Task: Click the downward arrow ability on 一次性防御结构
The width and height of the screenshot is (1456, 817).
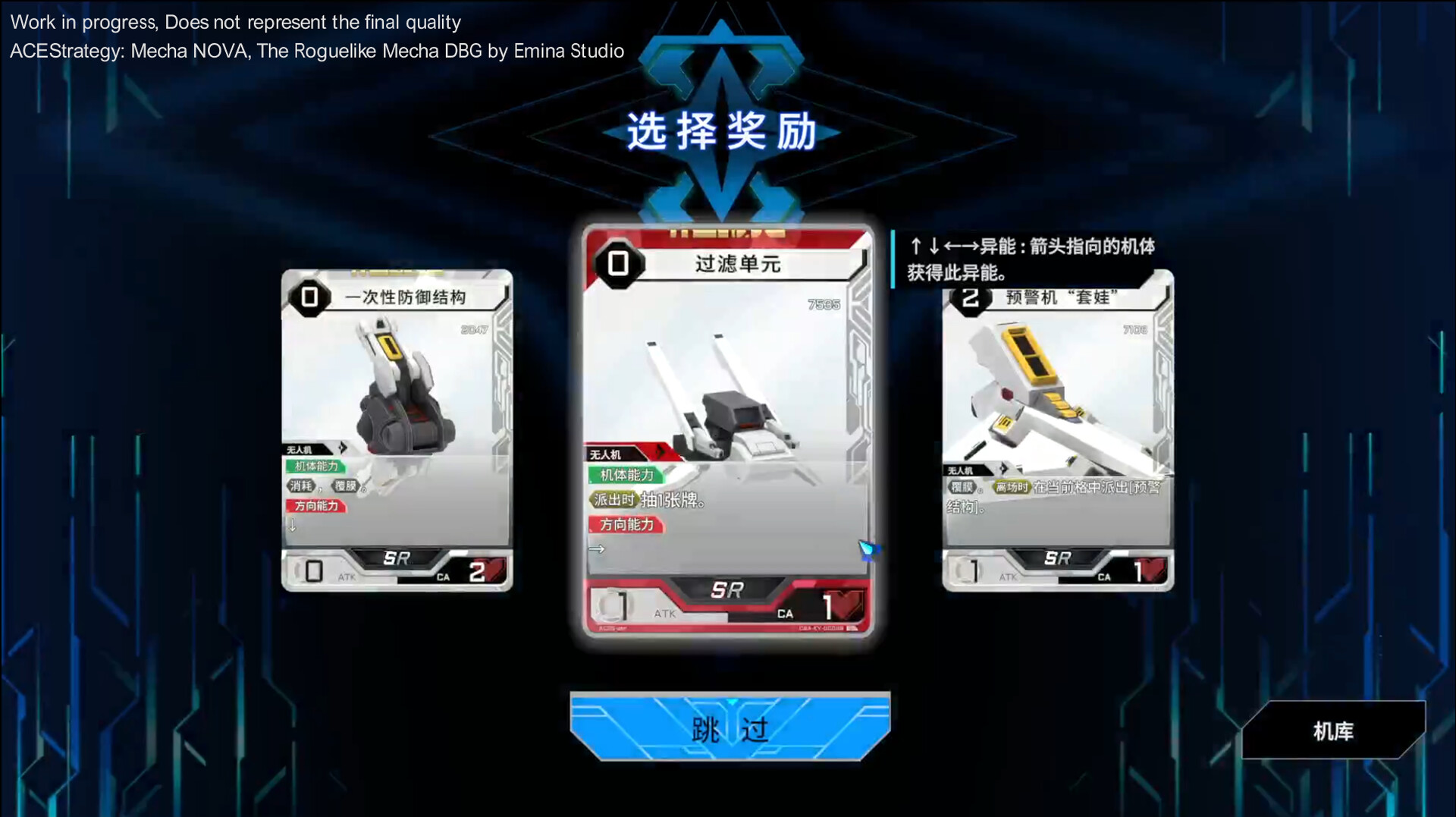Action: [293, 525]
